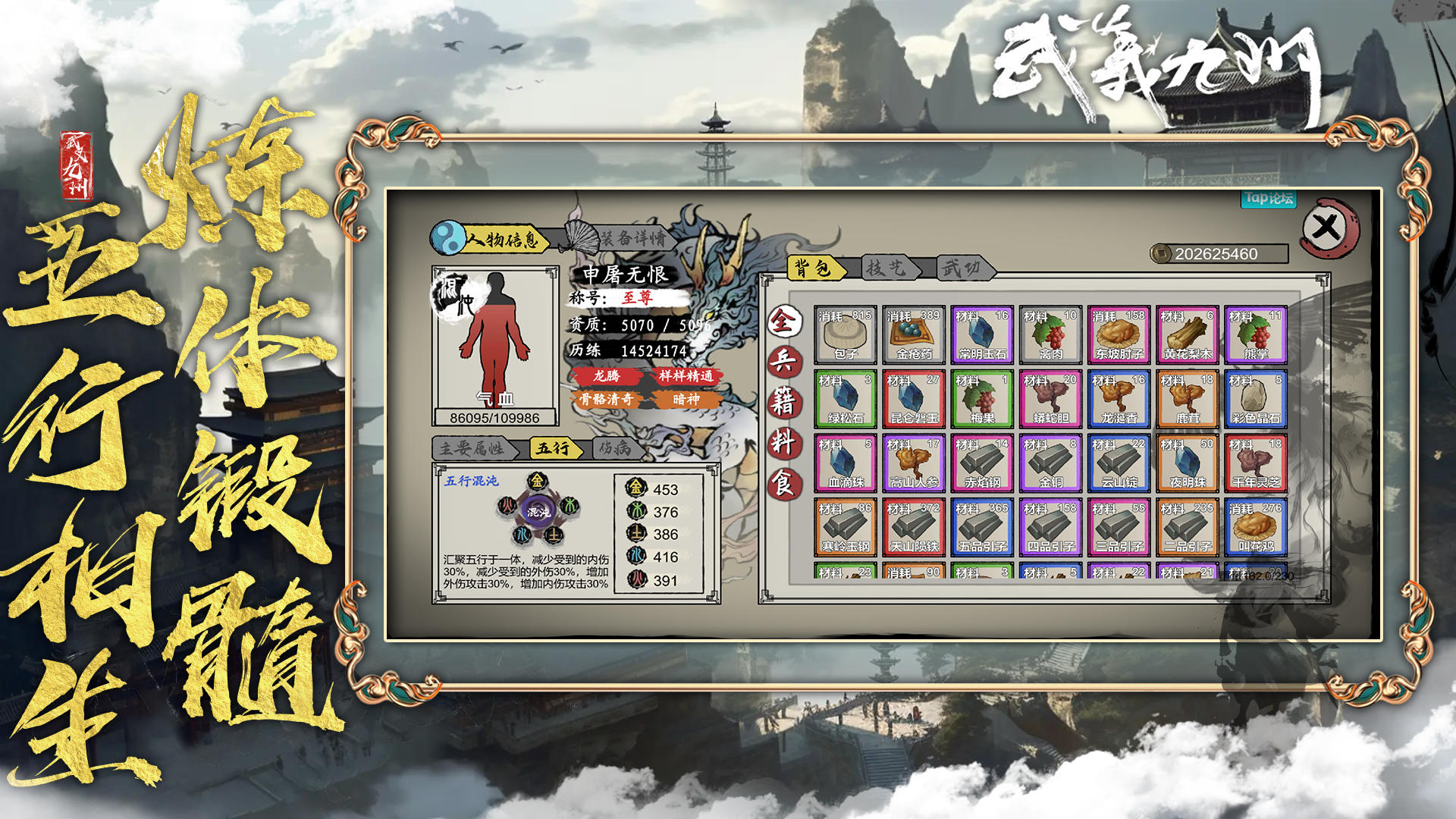Image resolution: width=1456 pixels, height=819 pixels.
Task: Open the Tap论坛 forum link
Action: pos(1268,199)
